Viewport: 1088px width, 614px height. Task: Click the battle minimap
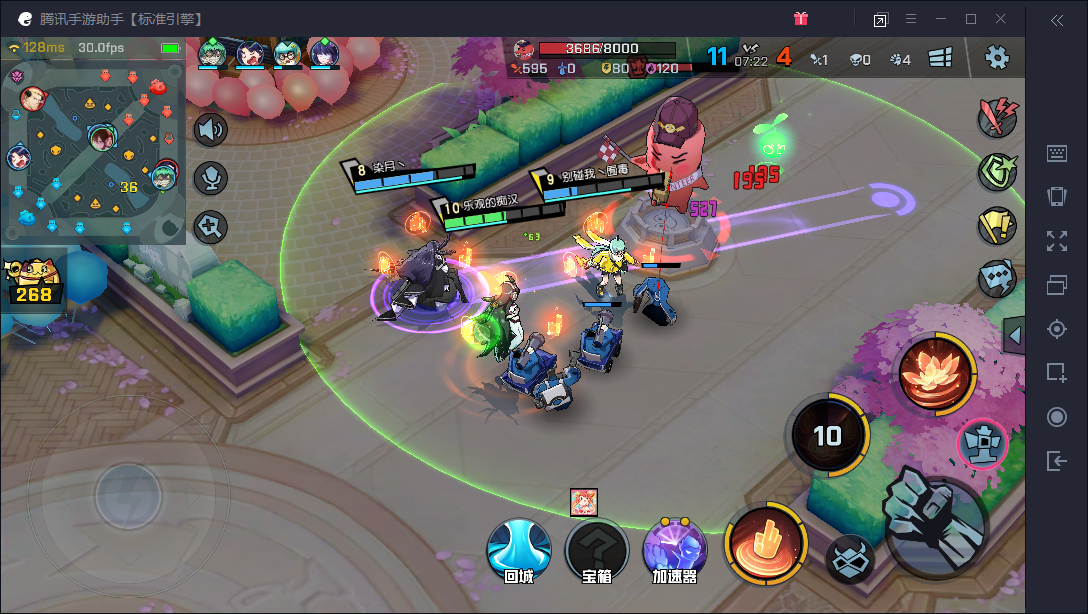93,150
